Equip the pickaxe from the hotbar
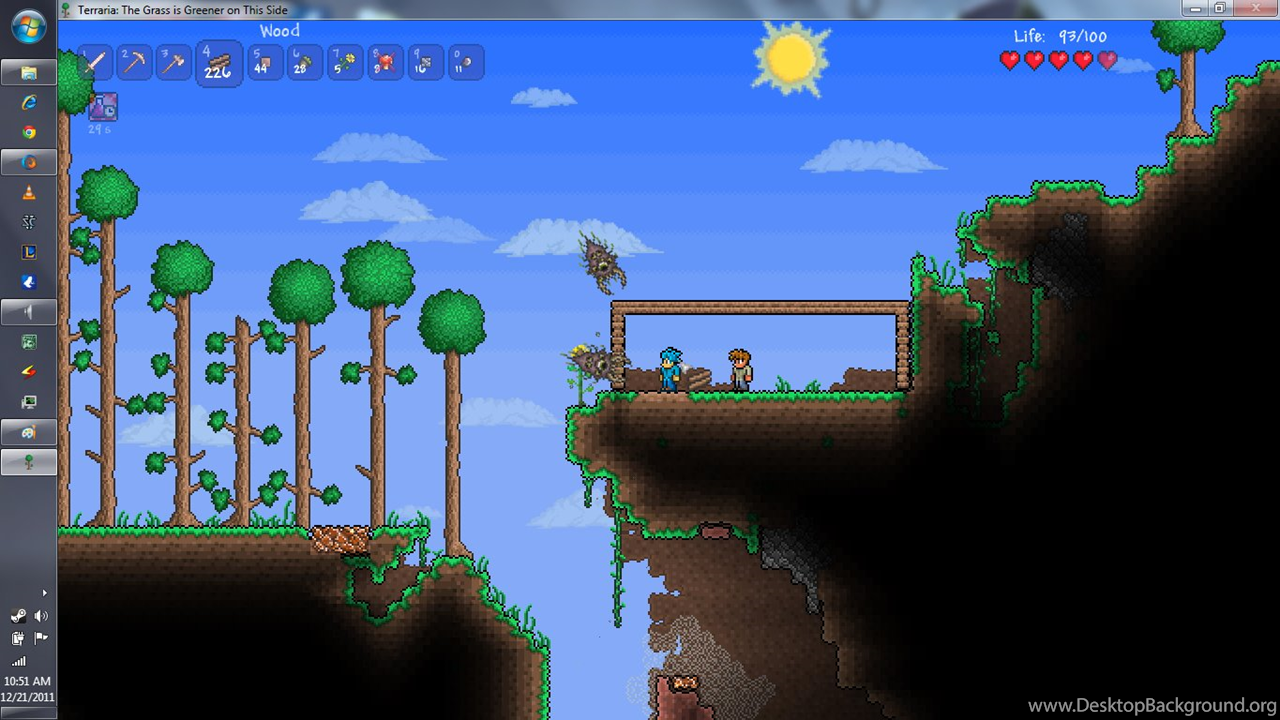The width and height of the screenshot is (1280, 720). 135,63
